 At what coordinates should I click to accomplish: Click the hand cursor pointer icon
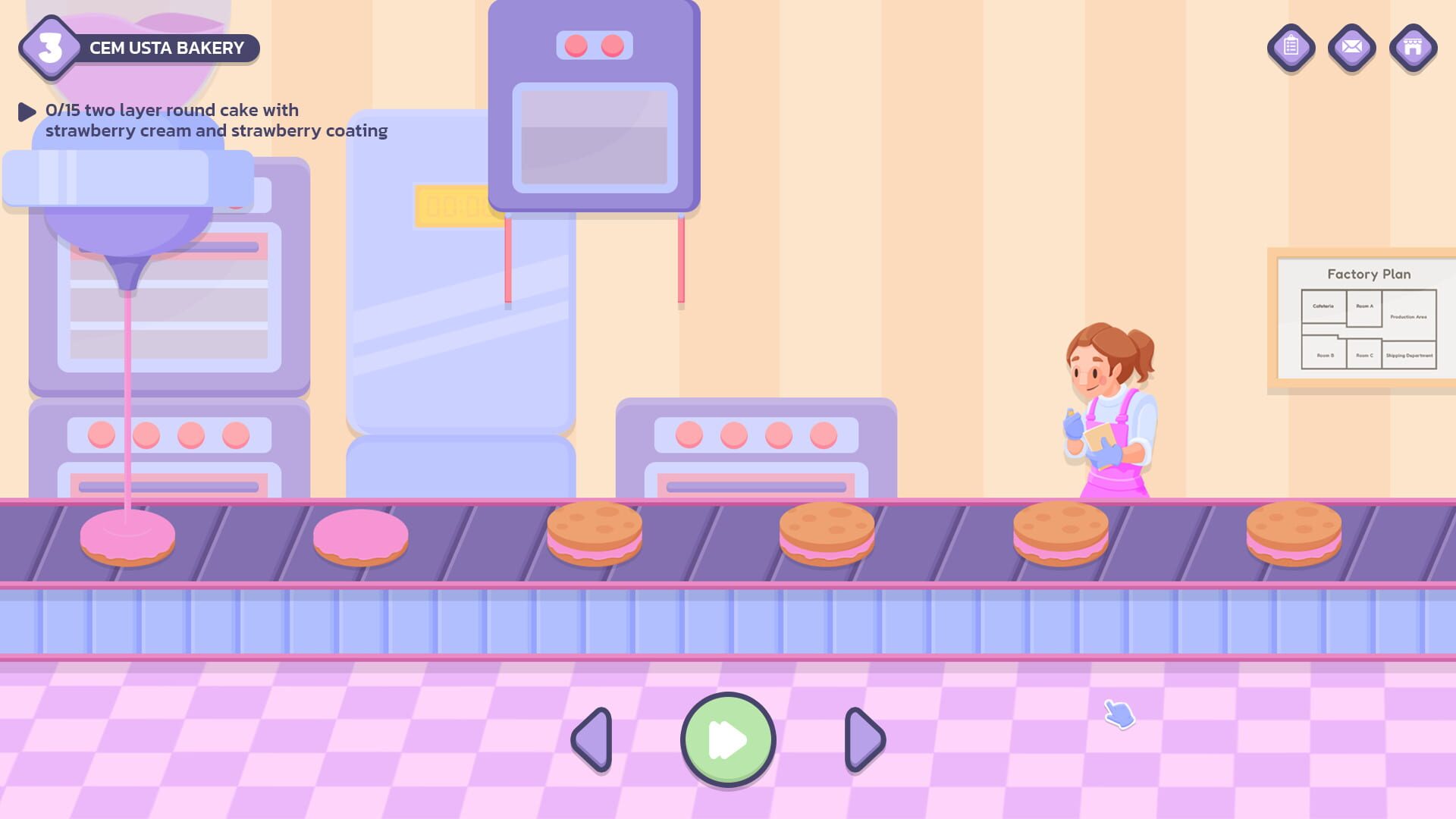[1120, 714]
